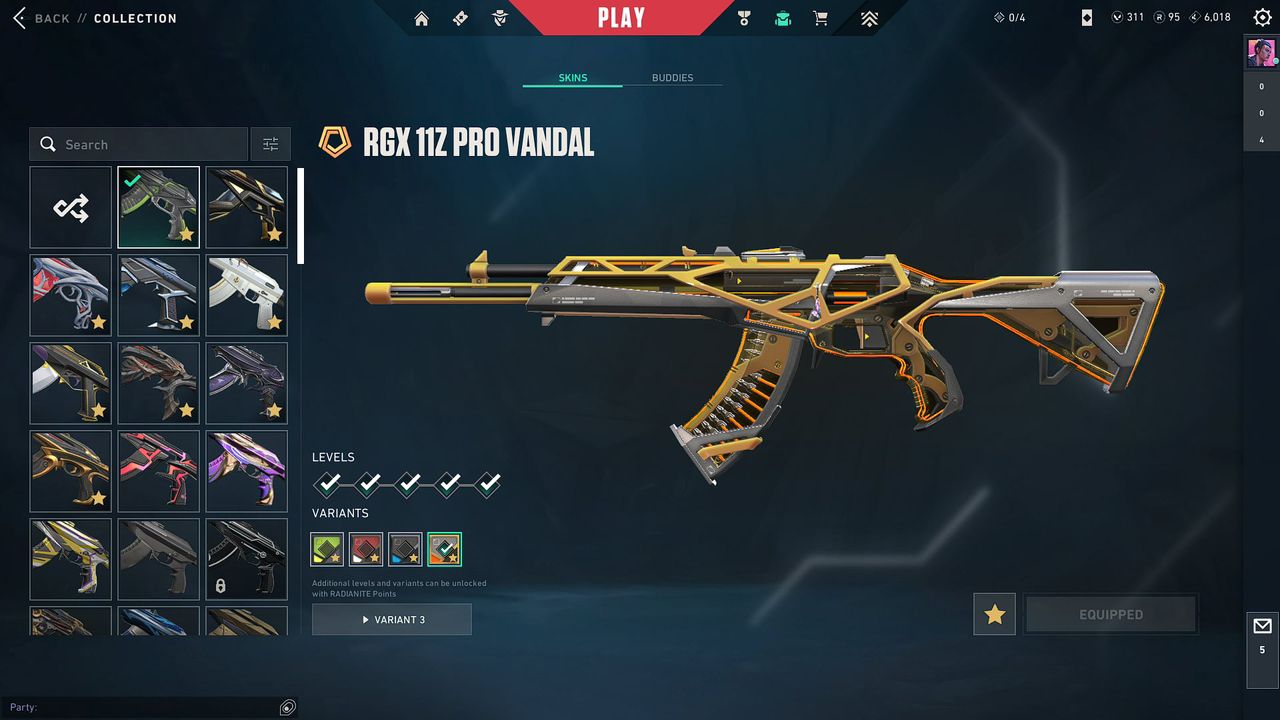This screenshot has width=1280, height=720.
Task: Toggle level 5 checkmark under Levels
Action: point(487,483)
